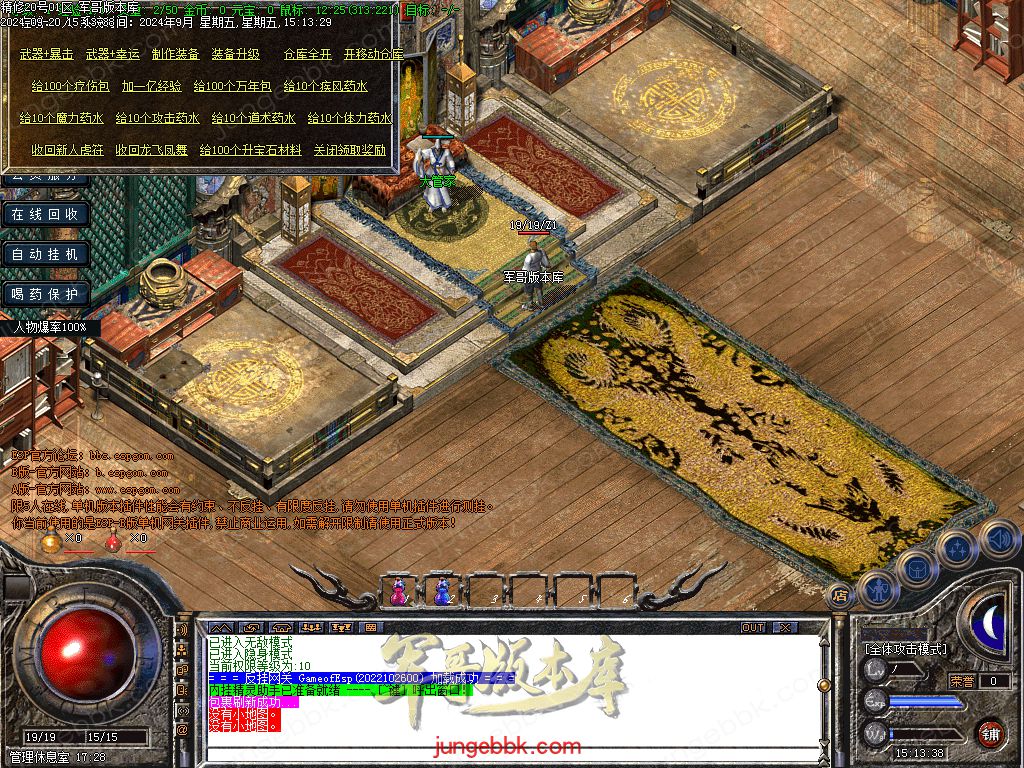Claim 加一亿经验 experience reward
The image size is (1024, 768).
(152, 87)
